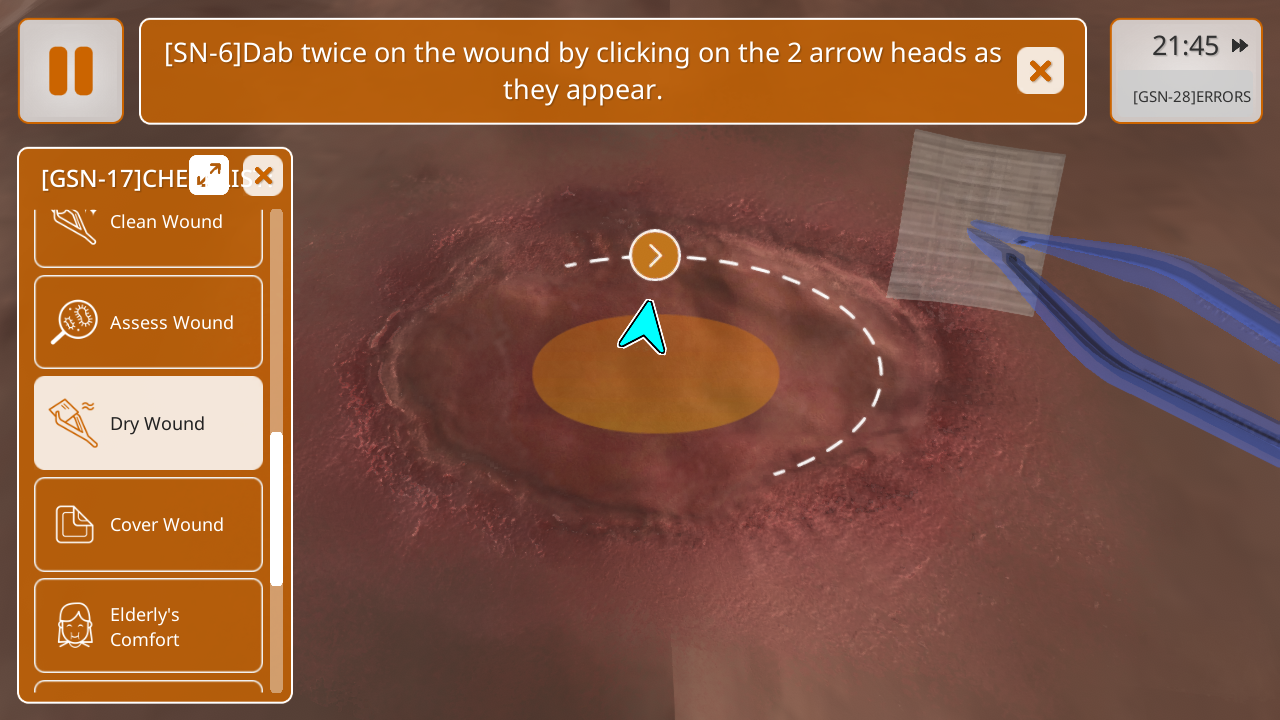Open the Cover Wound checklist step

click(148, 524)
